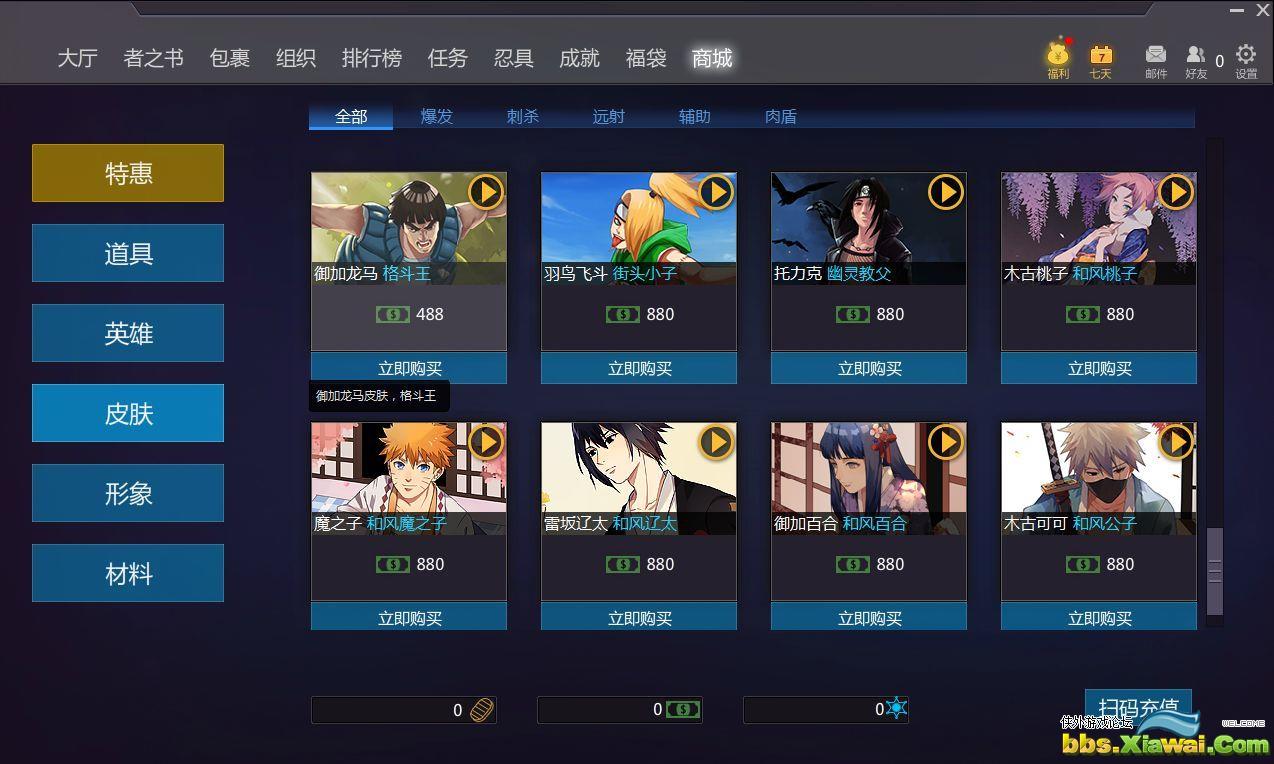
Task: Open the 大厅 lobby menu
Action: (77, 58)
